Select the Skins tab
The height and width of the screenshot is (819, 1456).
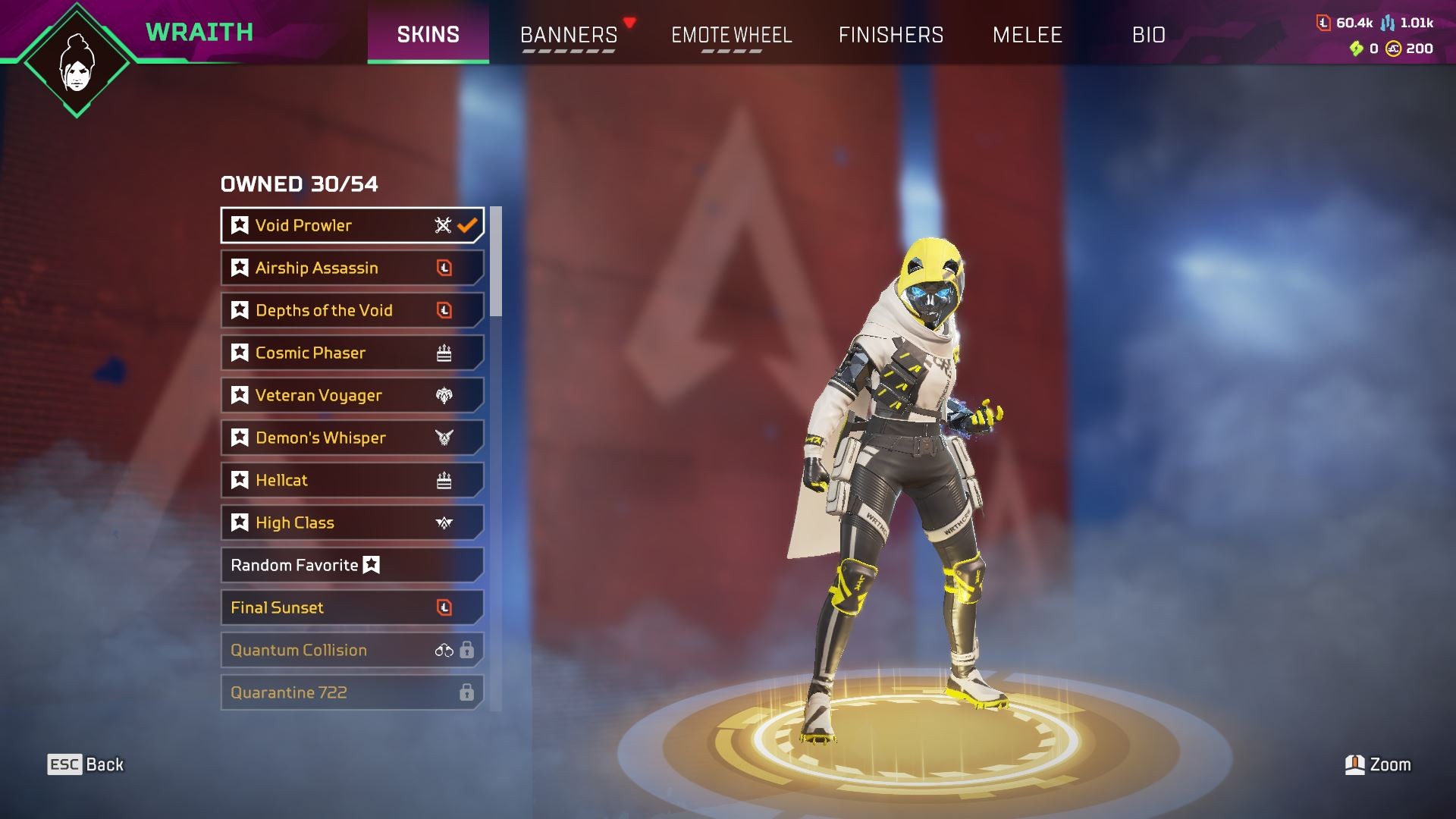tap(428, 35)
